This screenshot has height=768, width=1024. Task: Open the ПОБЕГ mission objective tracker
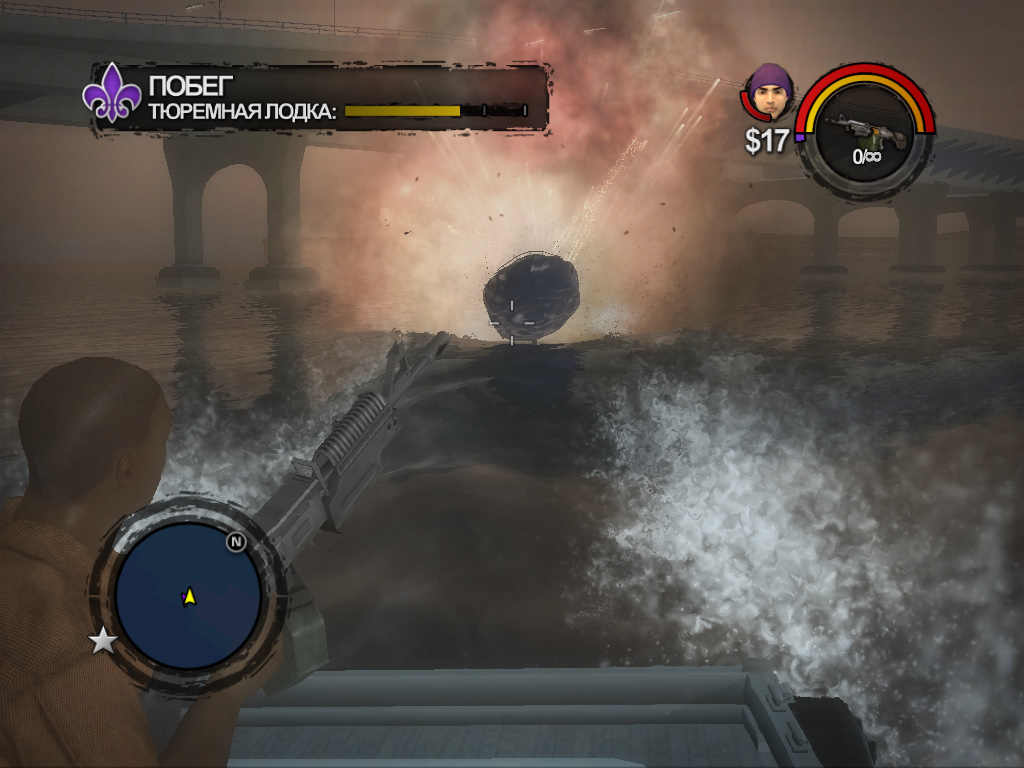click(320, 97)
